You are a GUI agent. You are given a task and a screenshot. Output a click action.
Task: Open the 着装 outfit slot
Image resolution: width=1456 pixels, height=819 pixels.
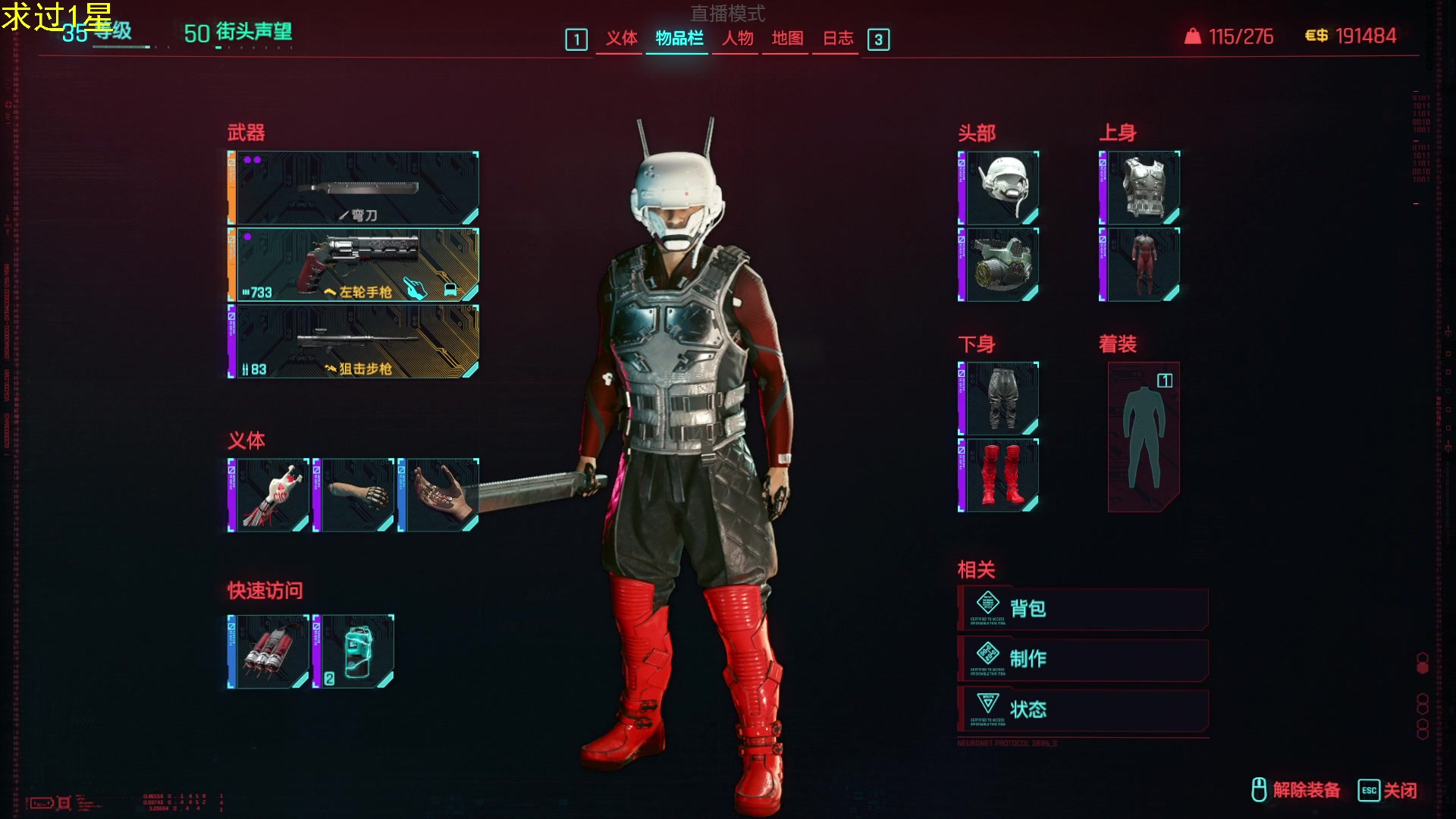[1144, 437]
